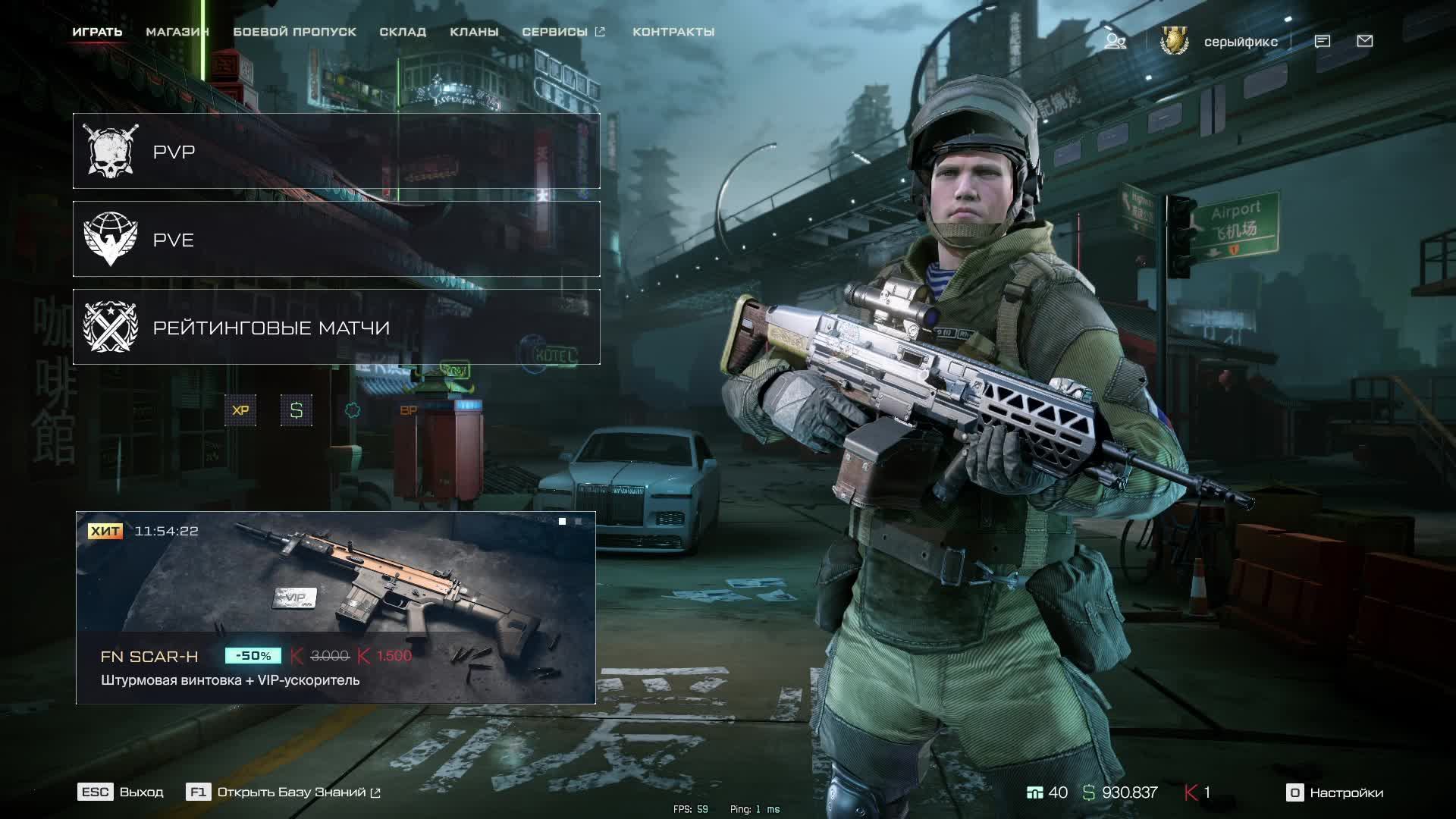Click the BP booster icon
This screenshot has width=1456, height=819.
pyautogui.click(x=408, y=410)
